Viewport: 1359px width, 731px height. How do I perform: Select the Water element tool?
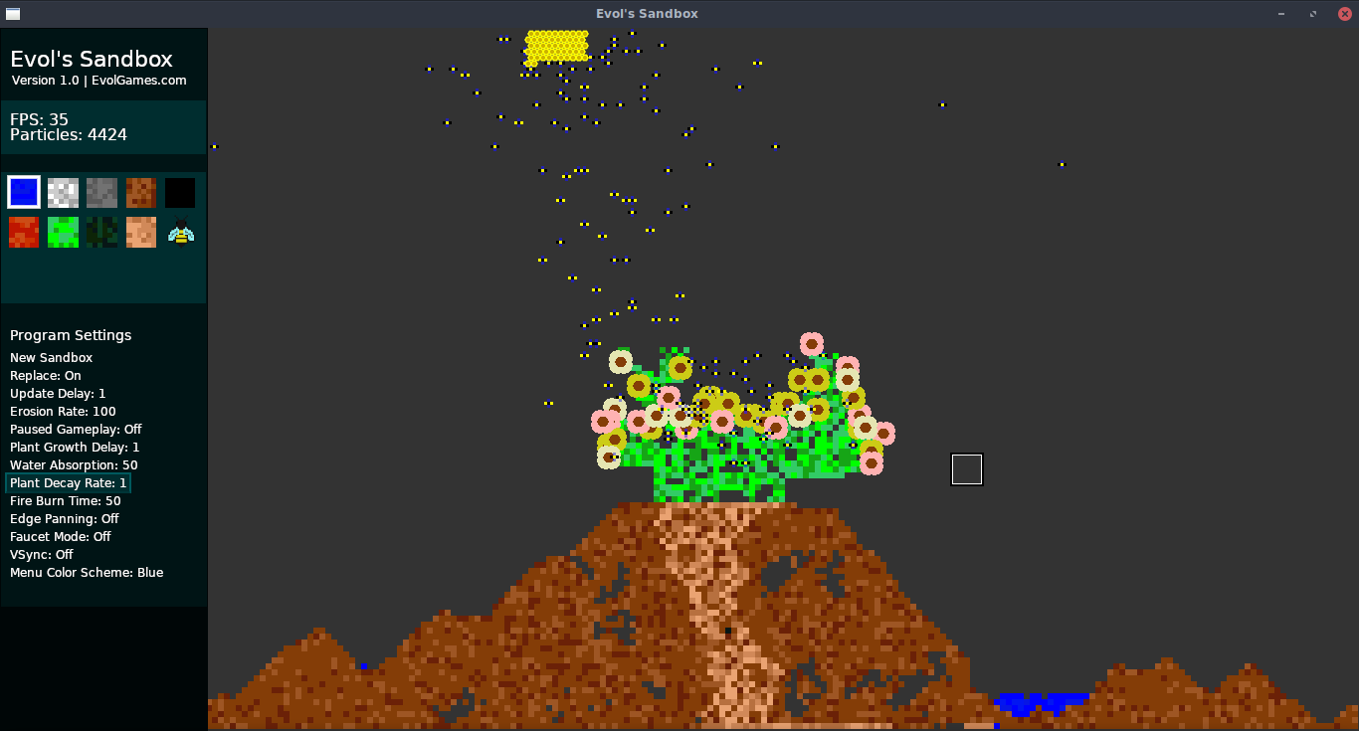coord(23,192)
